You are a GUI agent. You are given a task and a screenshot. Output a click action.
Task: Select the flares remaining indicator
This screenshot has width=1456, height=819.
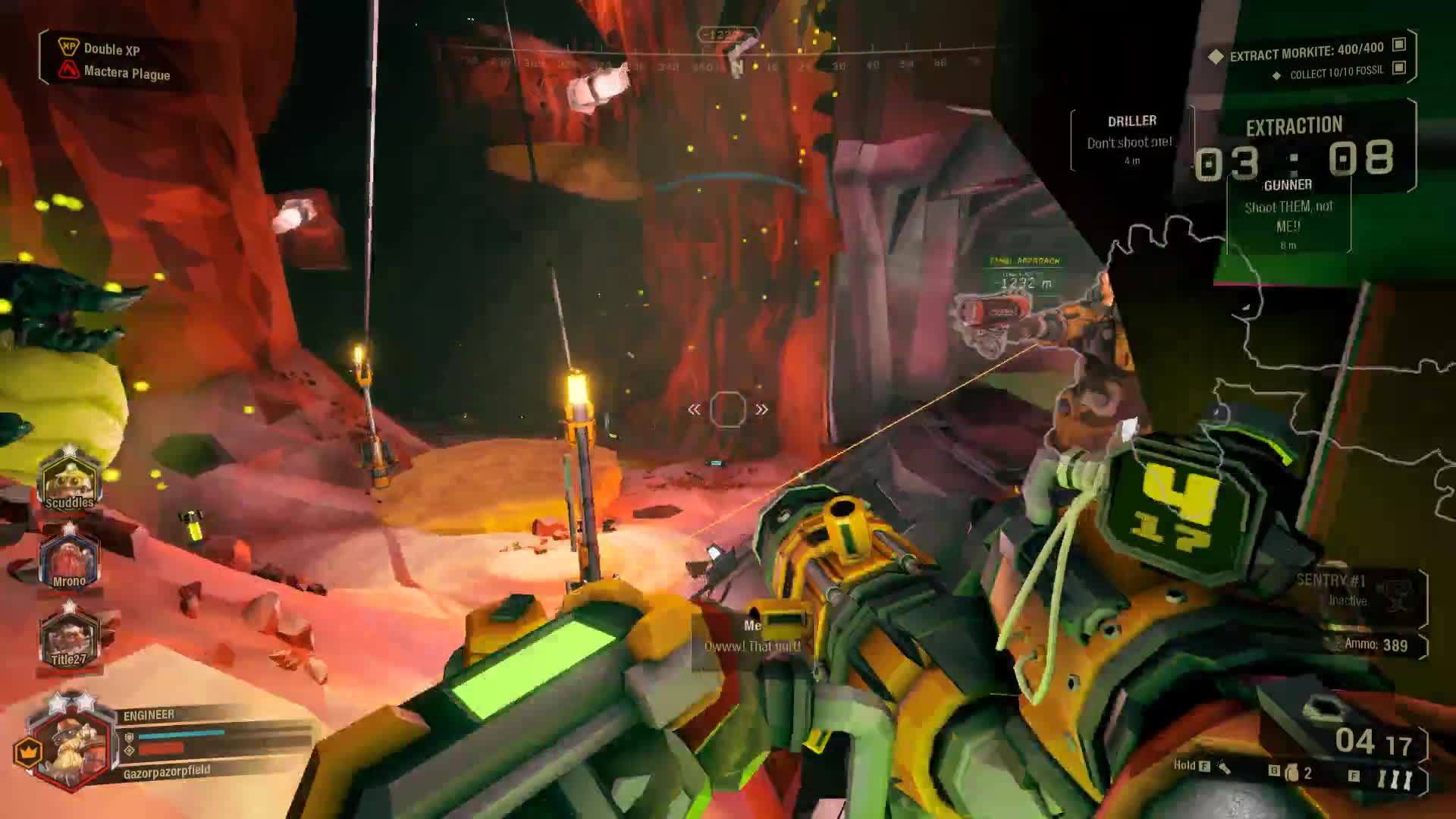coord(1394,779)
